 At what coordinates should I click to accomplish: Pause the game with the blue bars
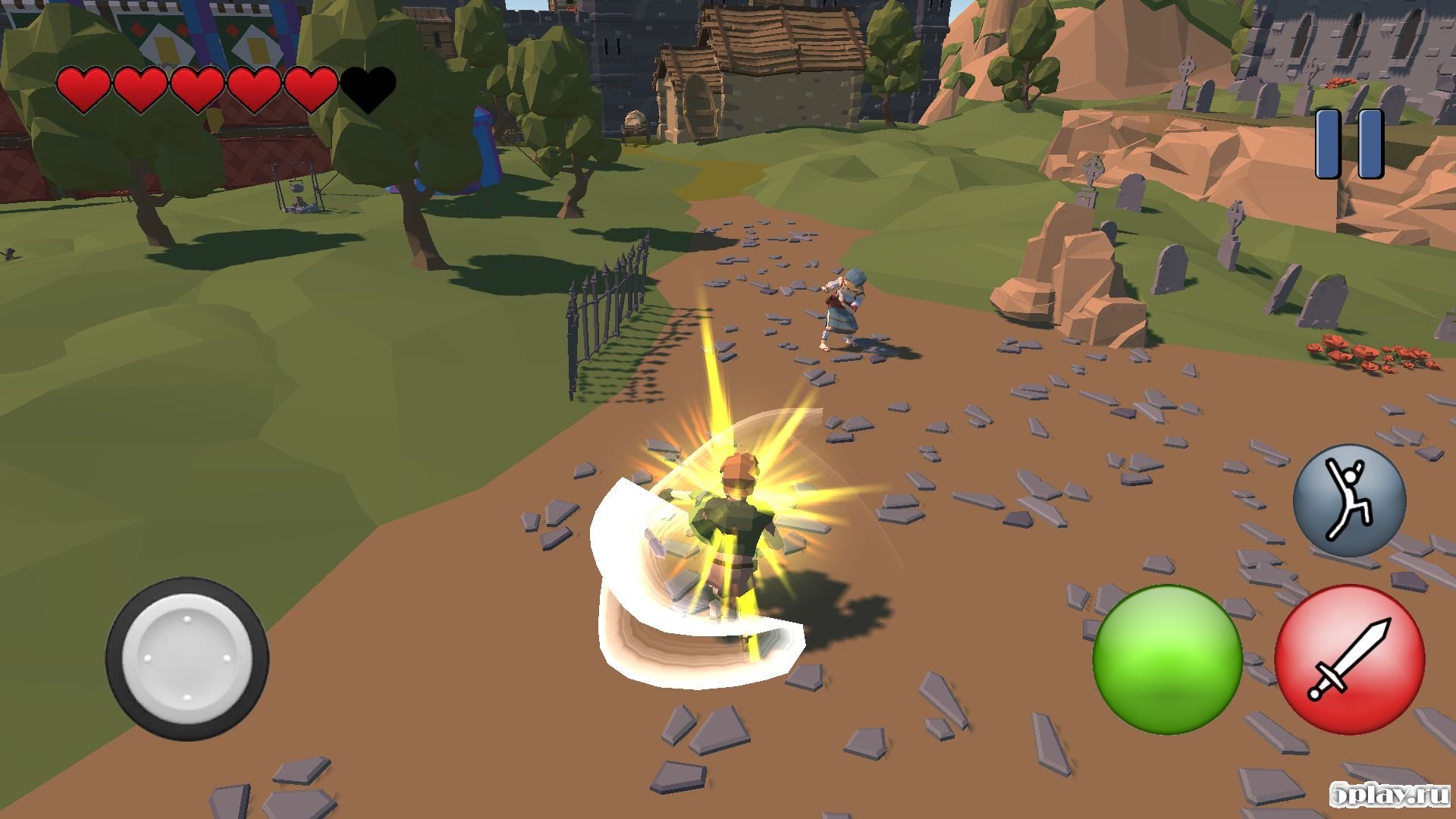[1349, 144]
